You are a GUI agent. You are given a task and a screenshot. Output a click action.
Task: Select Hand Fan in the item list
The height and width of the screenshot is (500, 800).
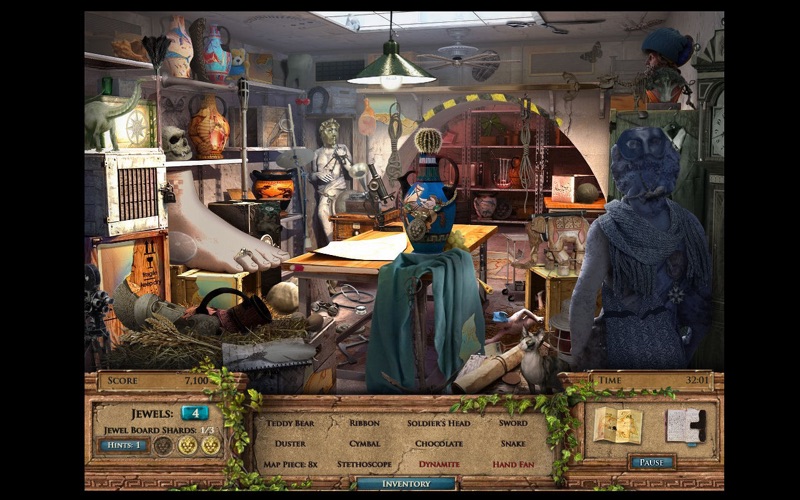click(512, 464)
